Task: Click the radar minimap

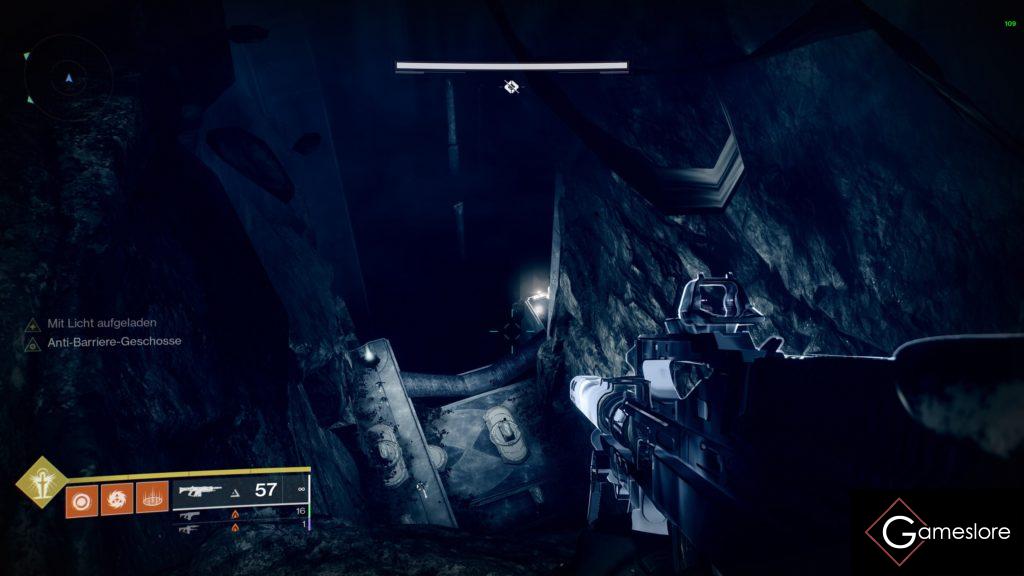Action: [x=68, y=77]
